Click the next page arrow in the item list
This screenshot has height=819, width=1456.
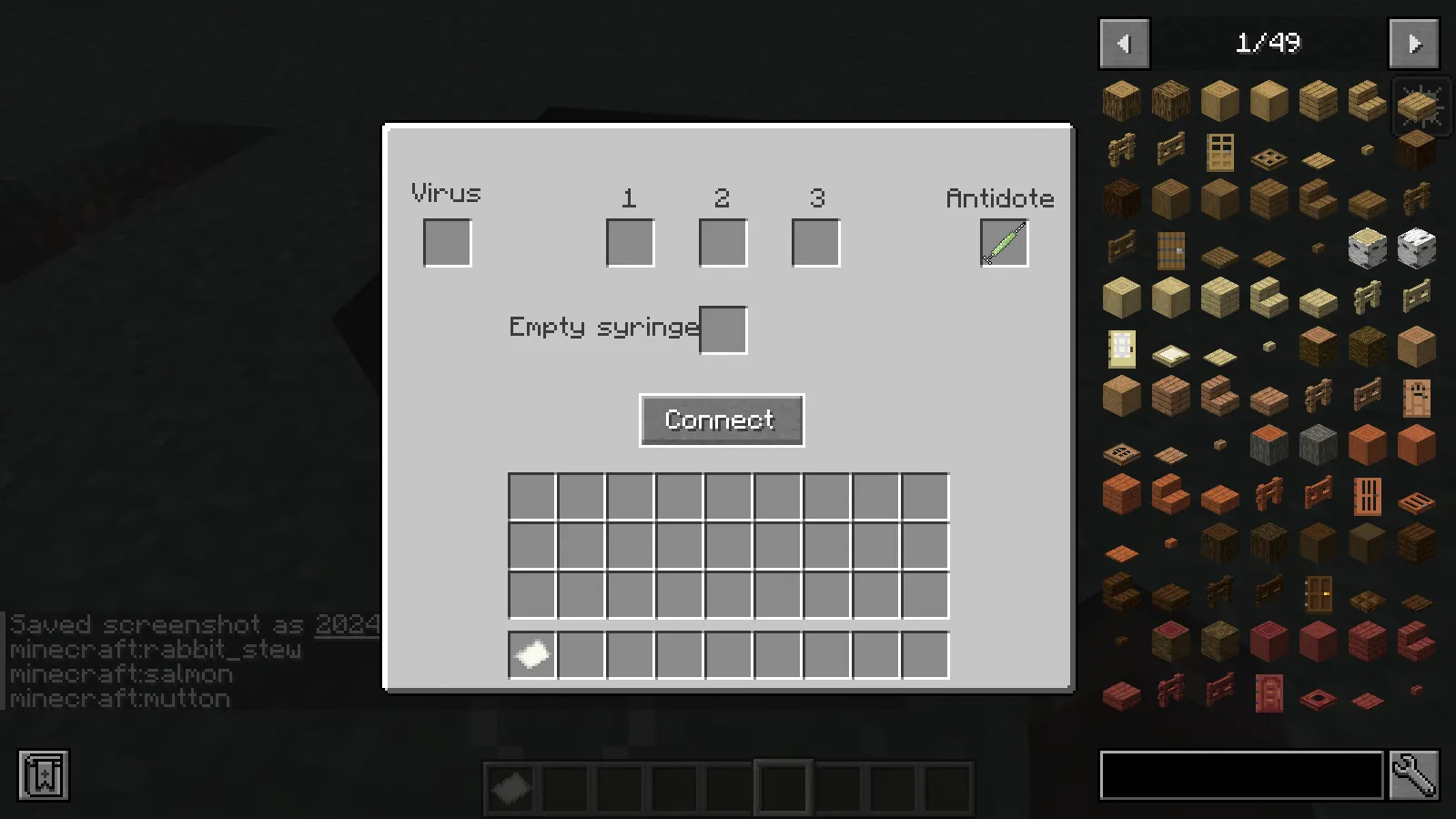1413,43
